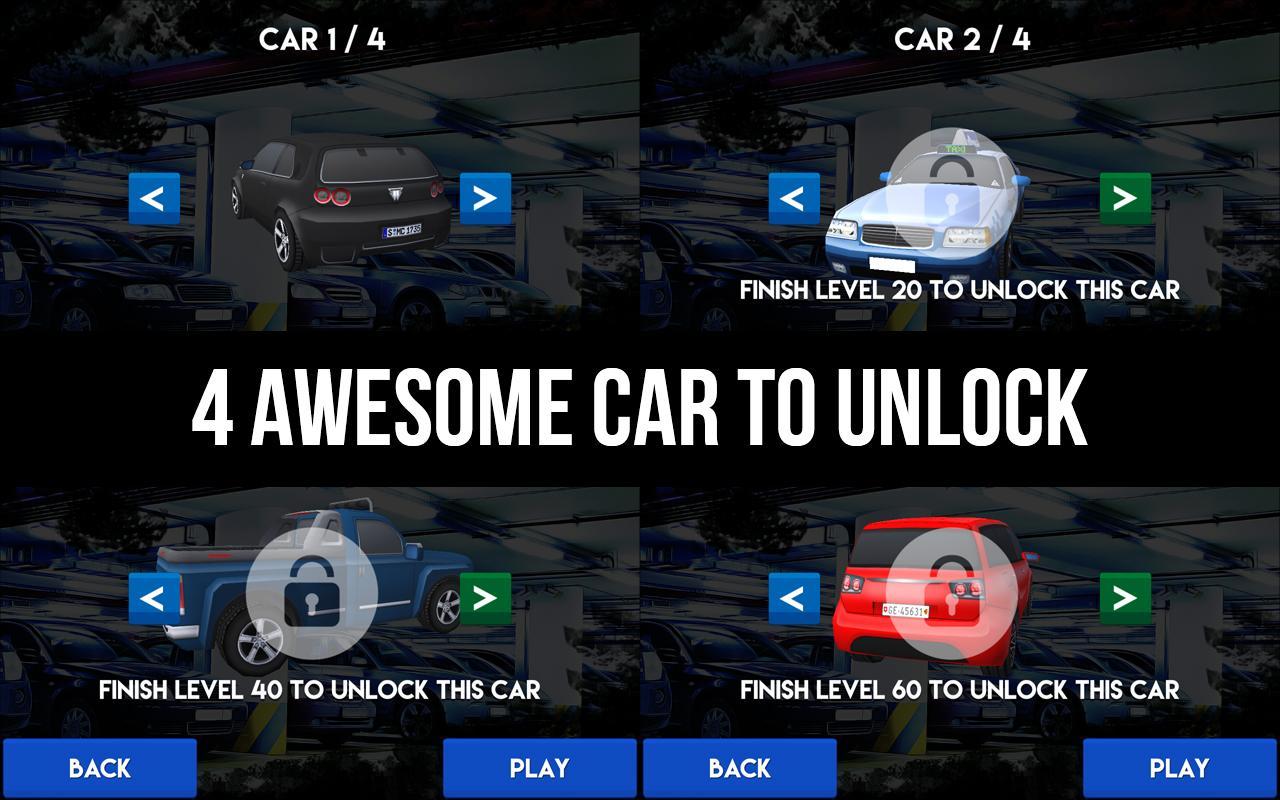Click the left arrow for Car 1

(x=152, y=199)
